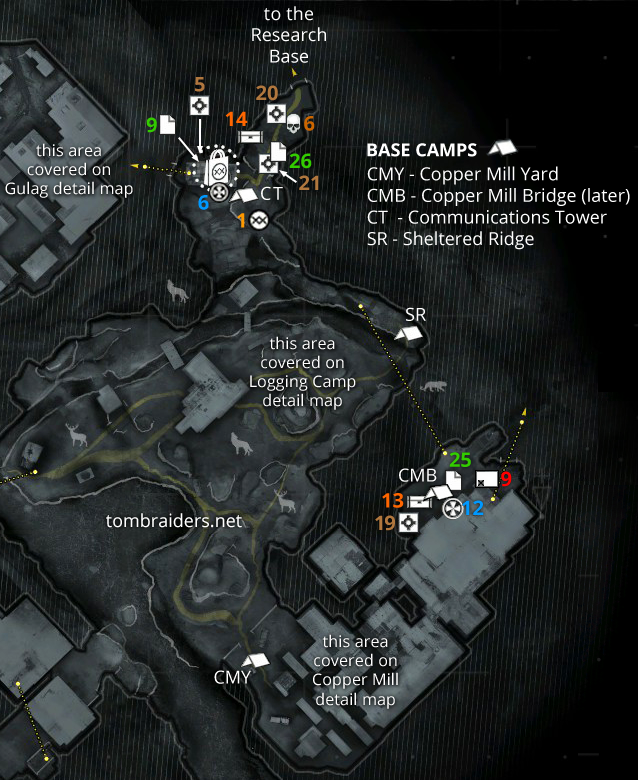Click the tent icon in Base Camps legend

coord(501,149)
